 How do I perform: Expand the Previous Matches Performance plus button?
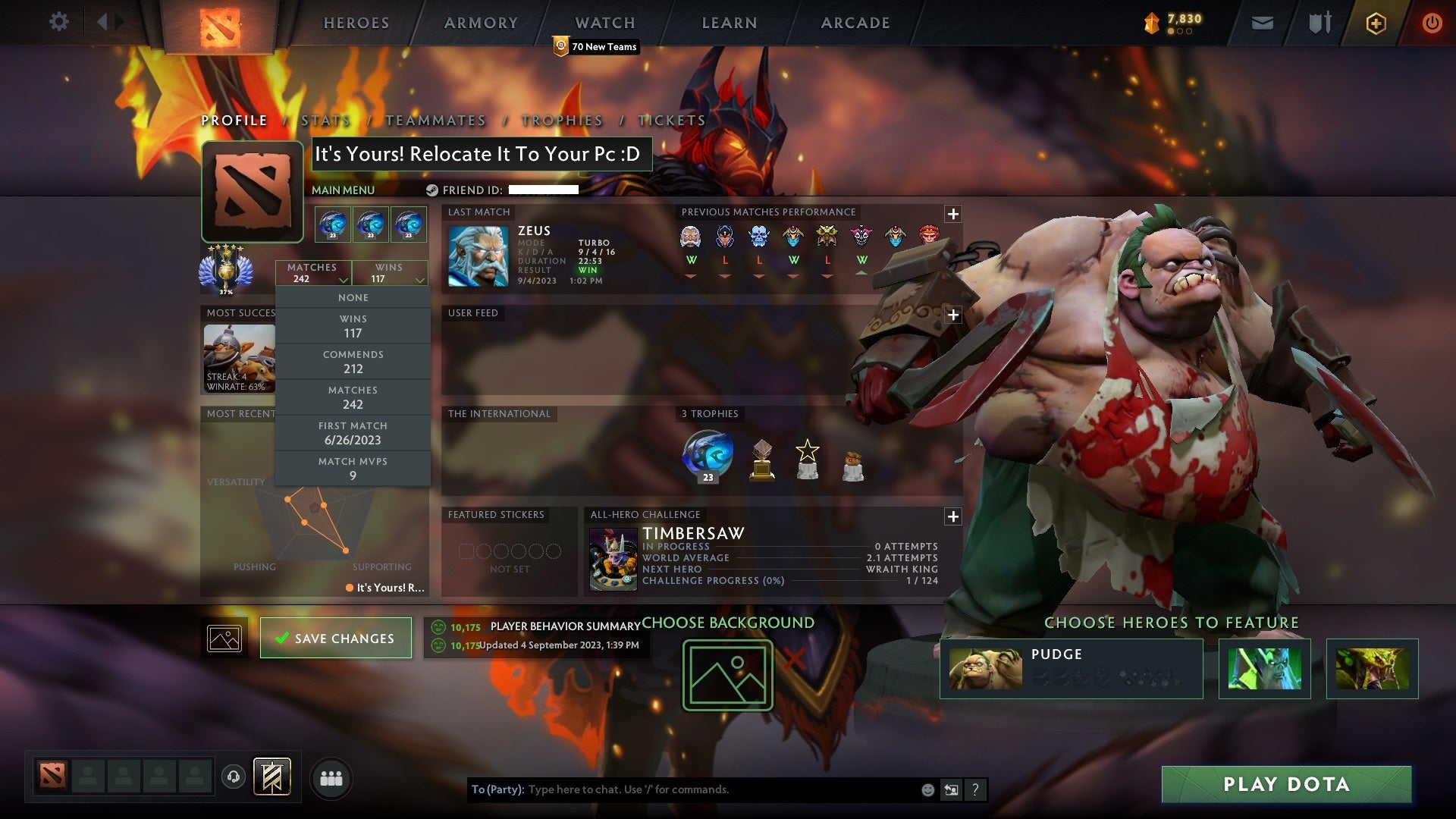pos(952,214)
